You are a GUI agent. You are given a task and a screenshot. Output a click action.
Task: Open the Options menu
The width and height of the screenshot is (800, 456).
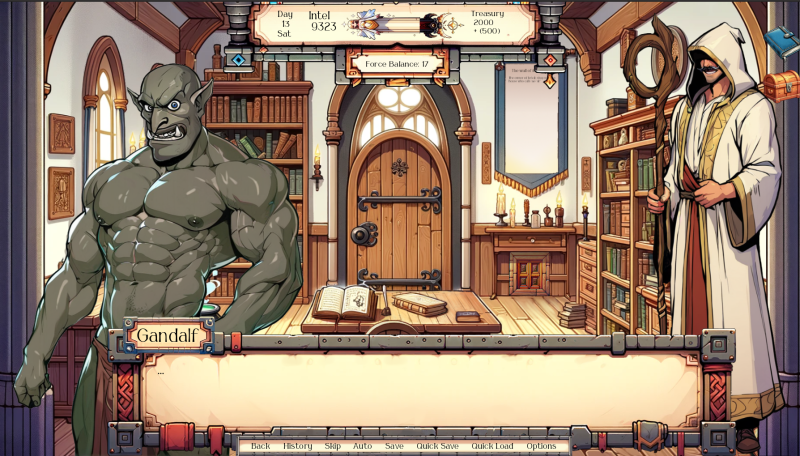[541, 446]
